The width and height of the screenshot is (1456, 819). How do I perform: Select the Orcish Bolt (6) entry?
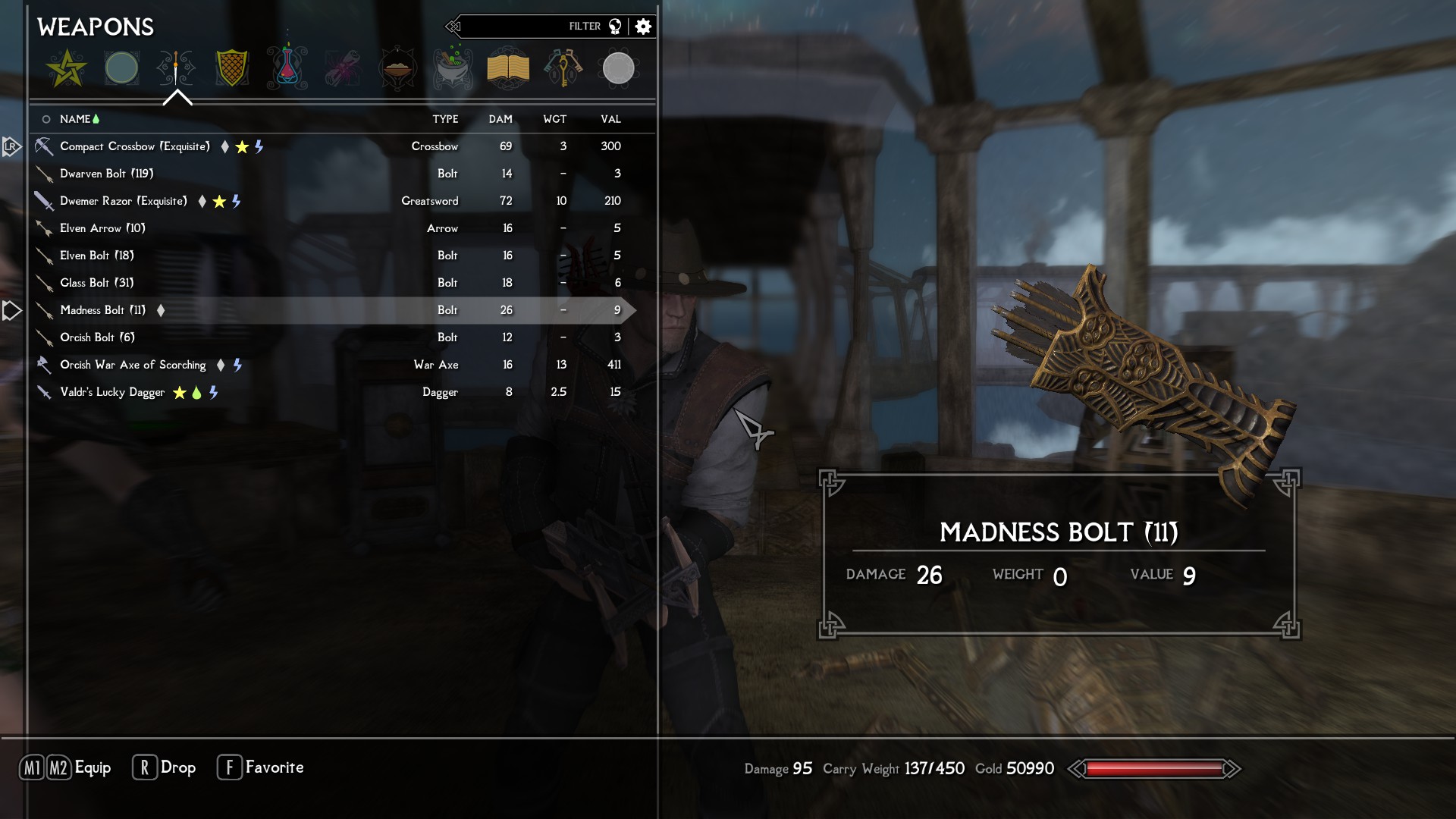[97, 337]
